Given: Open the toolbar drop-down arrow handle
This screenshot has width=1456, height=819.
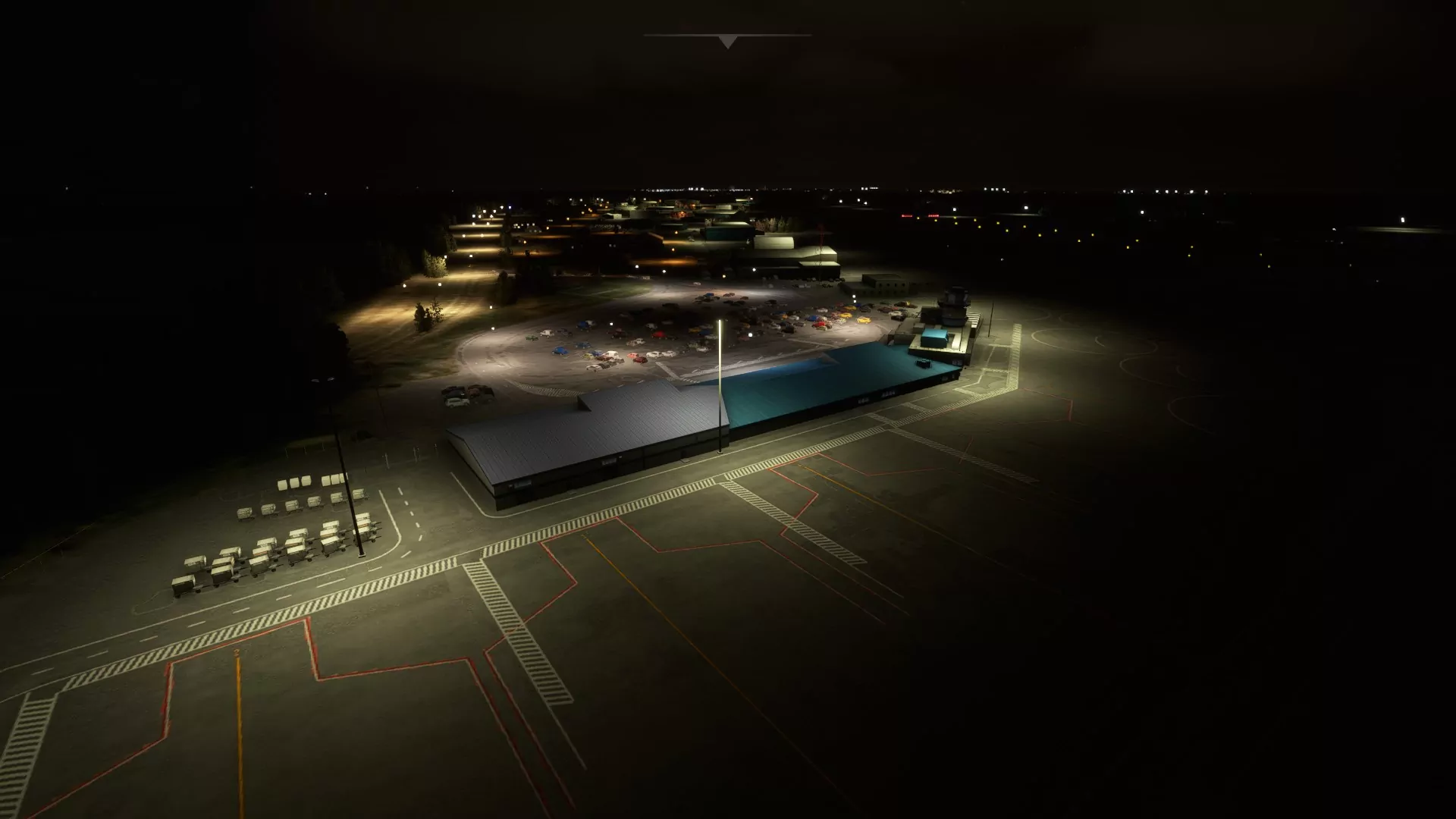Looking at the screenshot, I should tap(727, 42).
